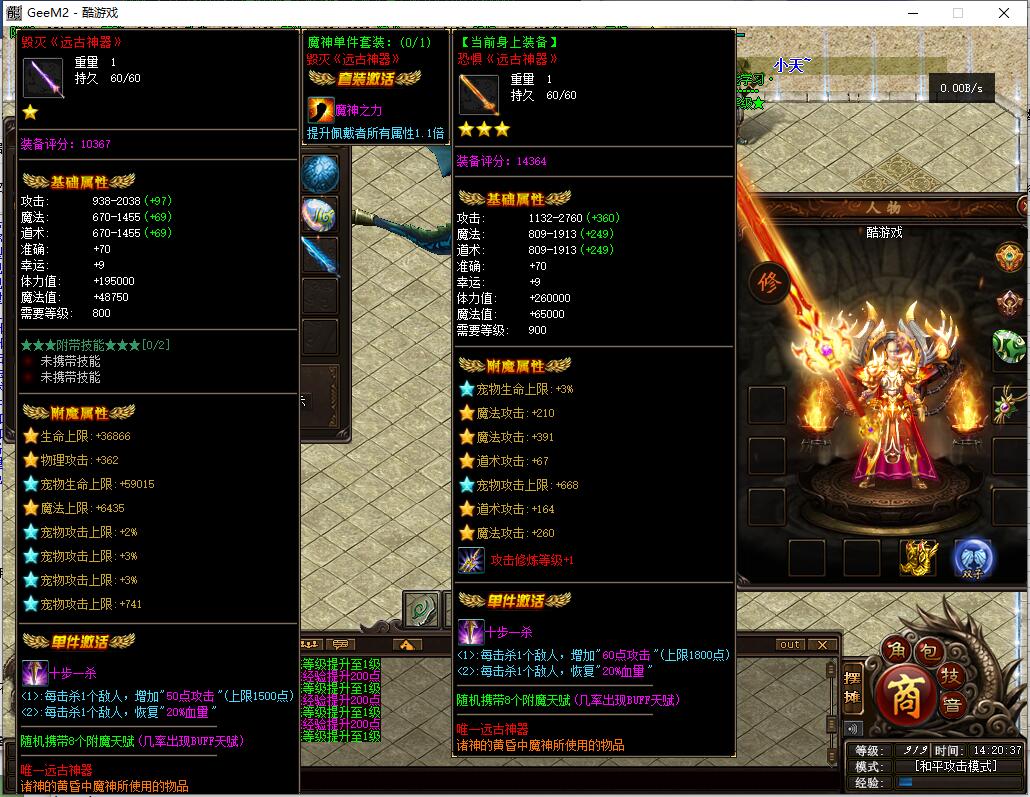Click the small speaker icon

[x=853, y=728]
